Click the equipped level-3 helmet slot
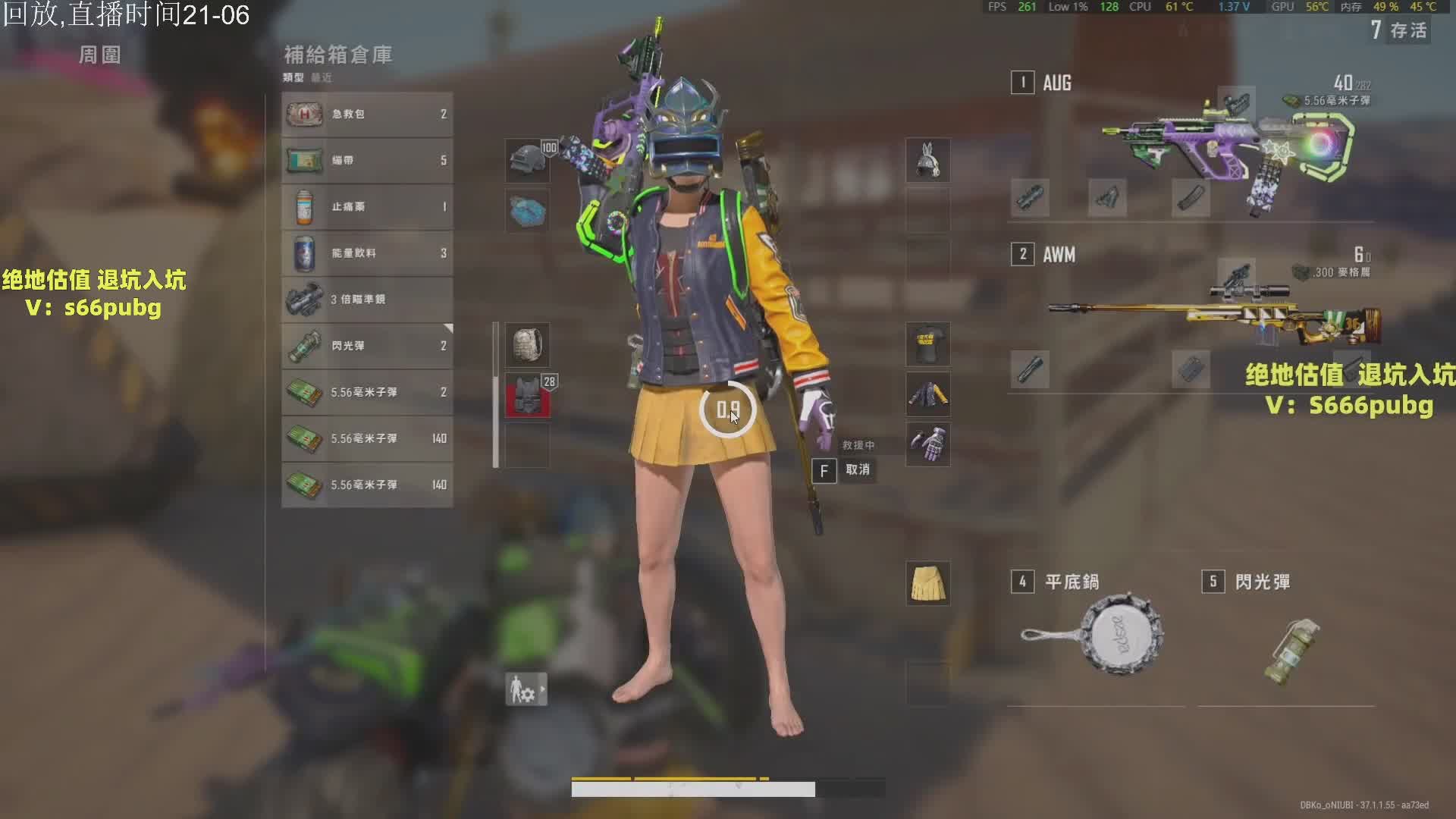The image size is (1456, 819). point(527,161)
